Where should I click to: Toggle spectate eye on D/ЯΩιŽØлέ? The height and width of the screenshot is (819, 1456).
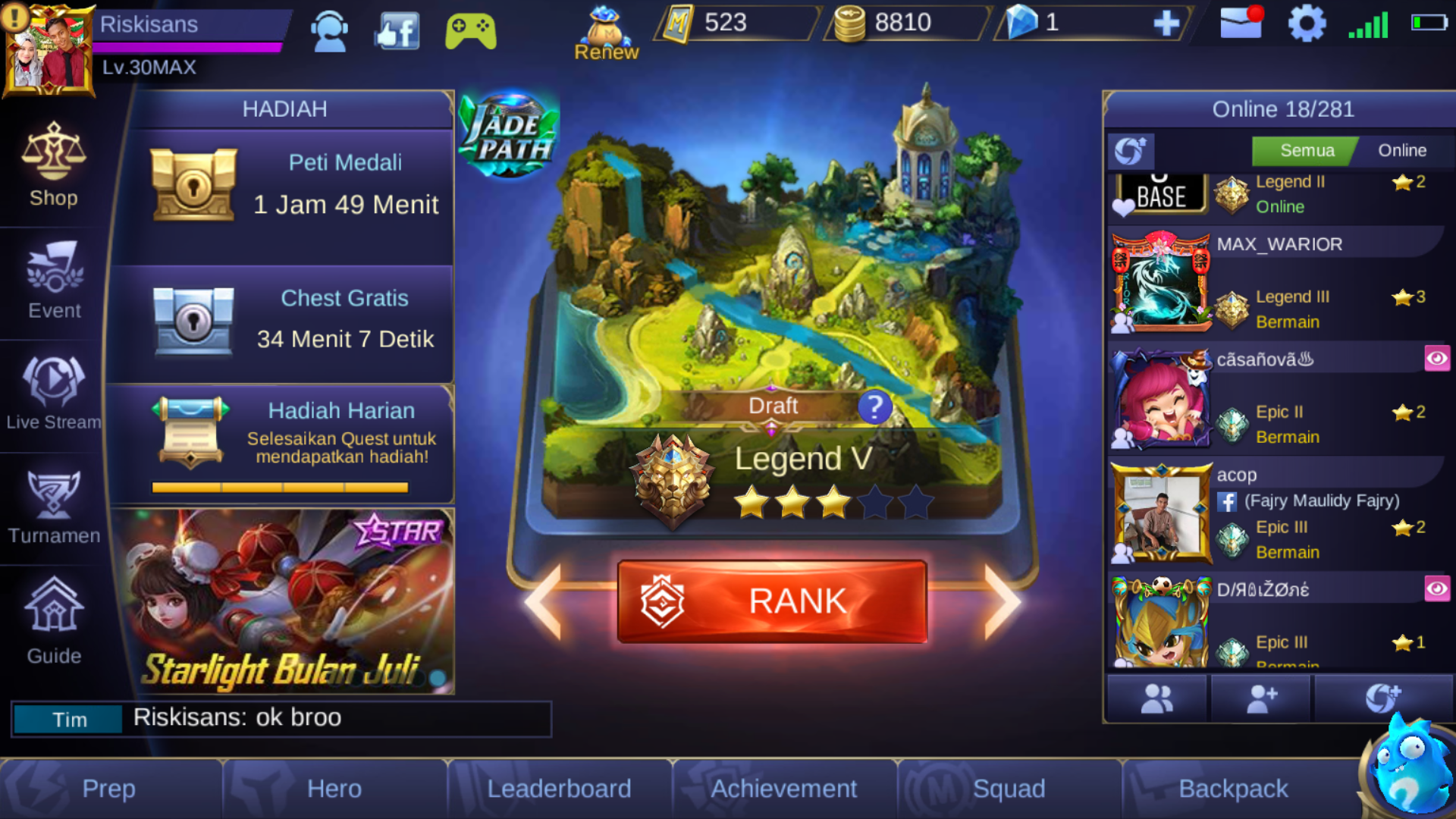1437,588
